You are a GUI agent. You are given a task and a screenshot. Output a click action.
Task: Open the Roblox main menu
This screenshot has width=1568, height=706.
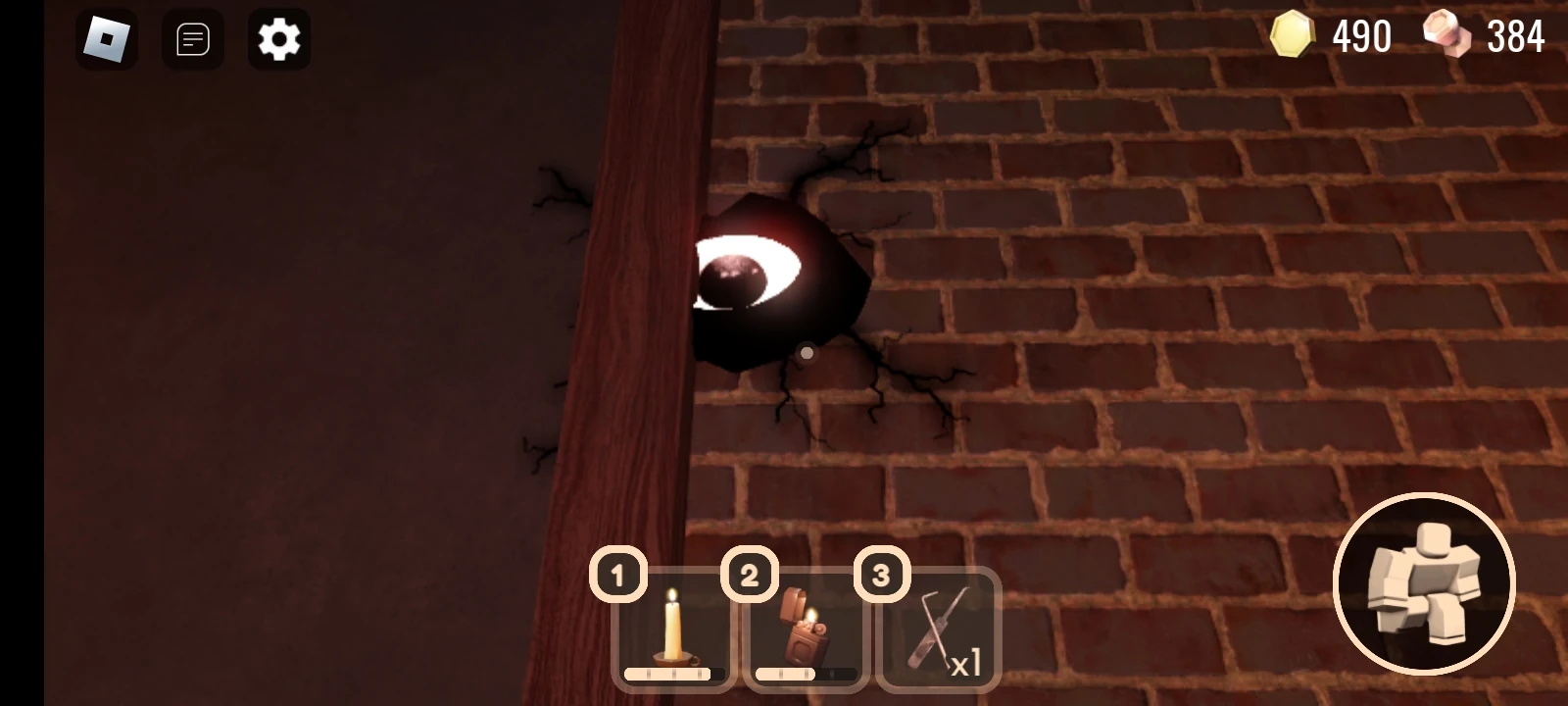tap(106, 39)
